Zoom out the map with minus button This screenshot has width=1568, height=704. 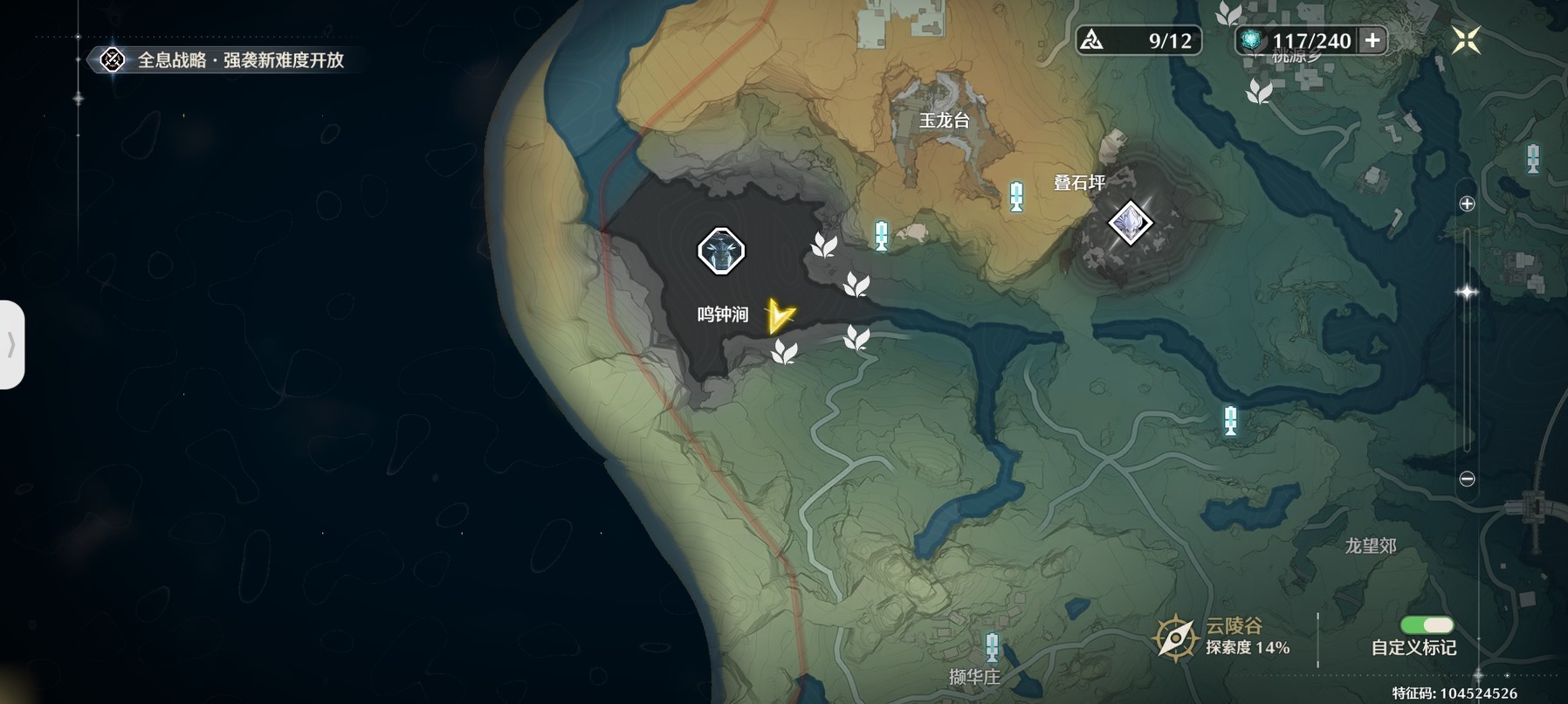point(1467,479)
